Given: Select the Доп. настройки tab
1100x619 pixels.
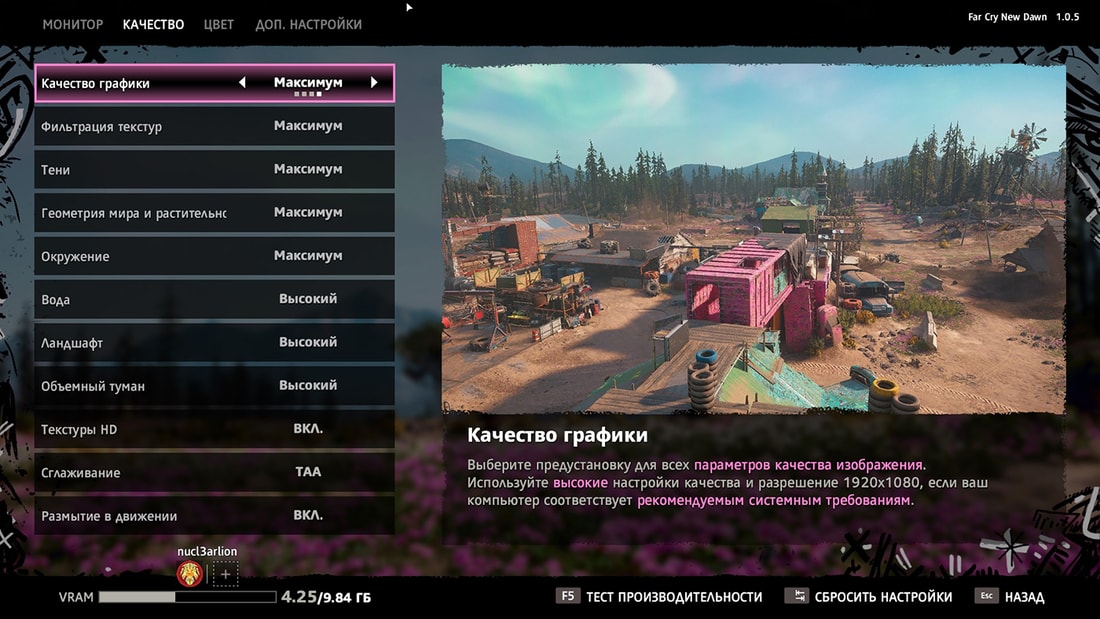Looking at the screenshot, I should pos(308,24).
